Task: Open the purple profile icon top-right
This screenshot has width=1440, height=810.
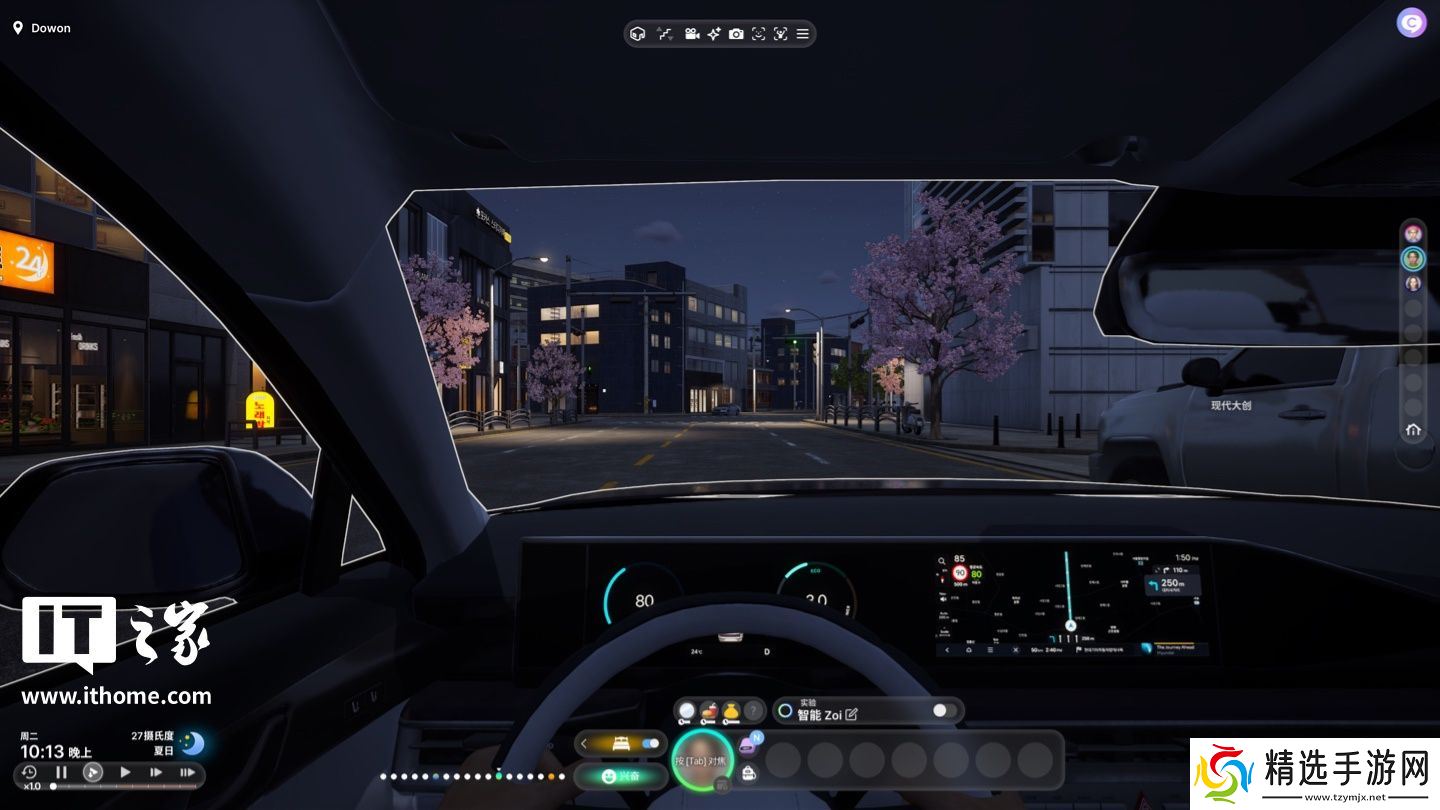Action: pyautogui.click(x=1411, y=22)
